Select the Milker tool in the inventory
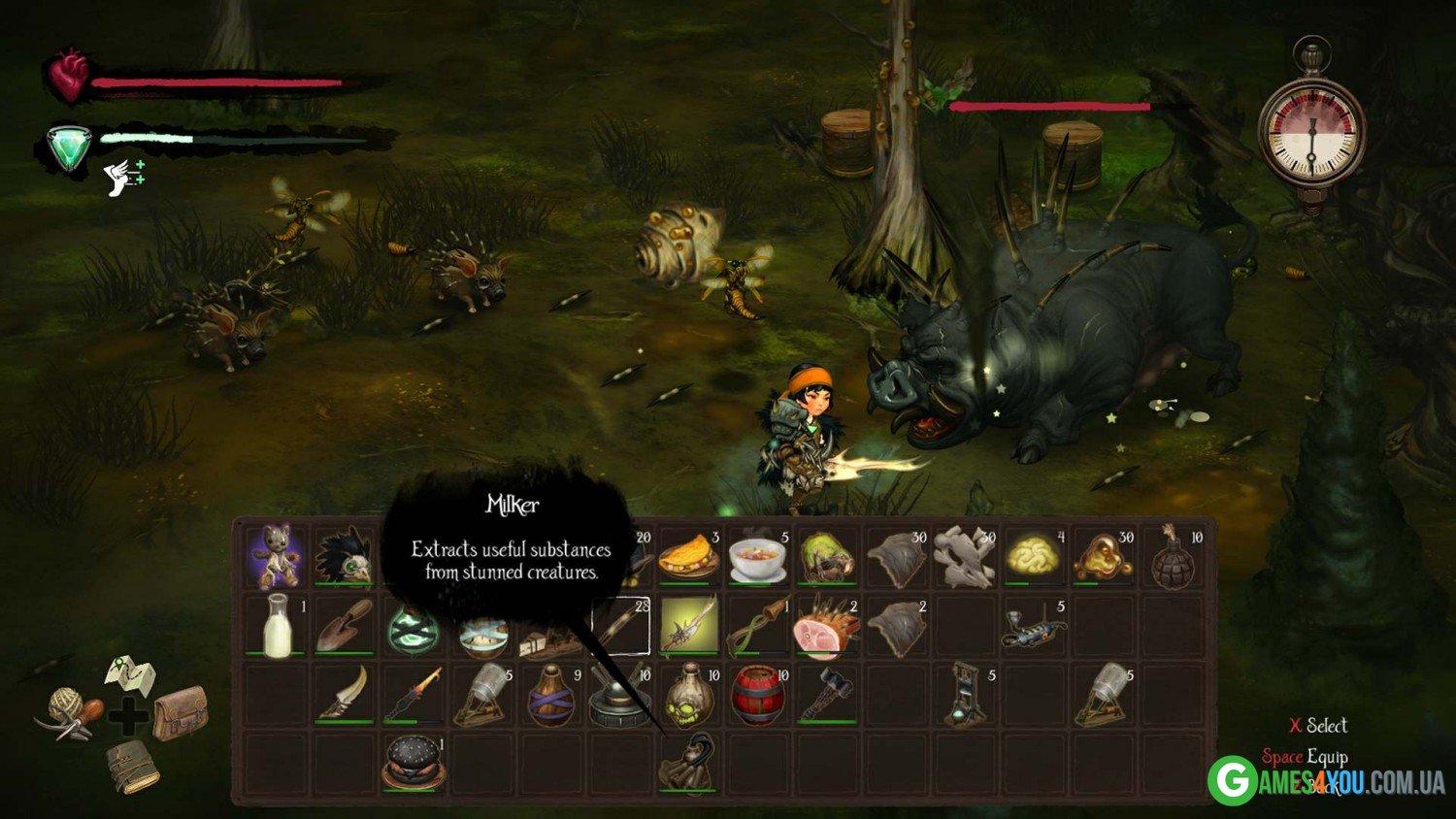The height and width of the screenshot is (819, 1456). point(687,763)
